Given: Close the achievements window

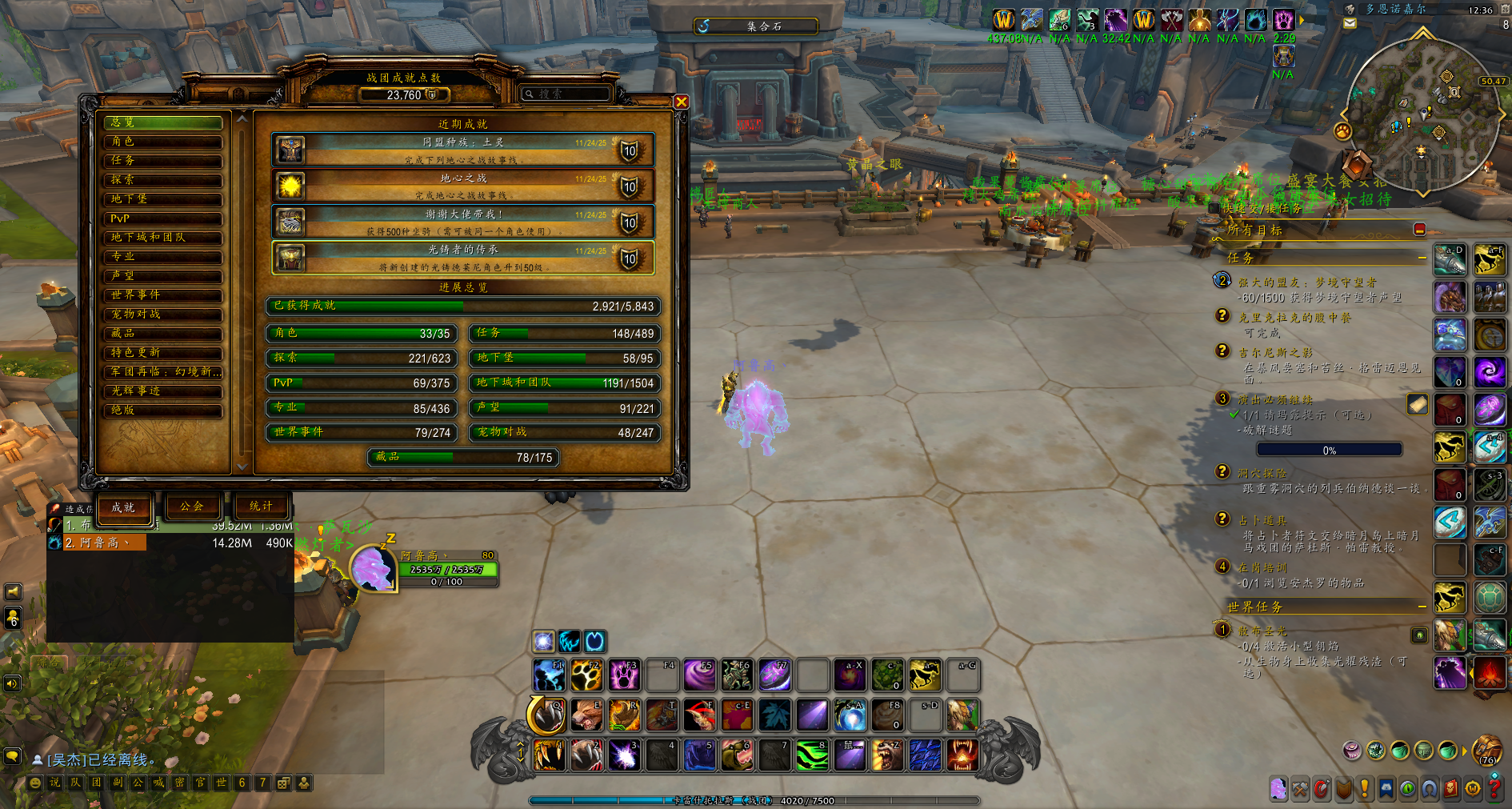Looking at the screenshot, I should coord(681,102).
